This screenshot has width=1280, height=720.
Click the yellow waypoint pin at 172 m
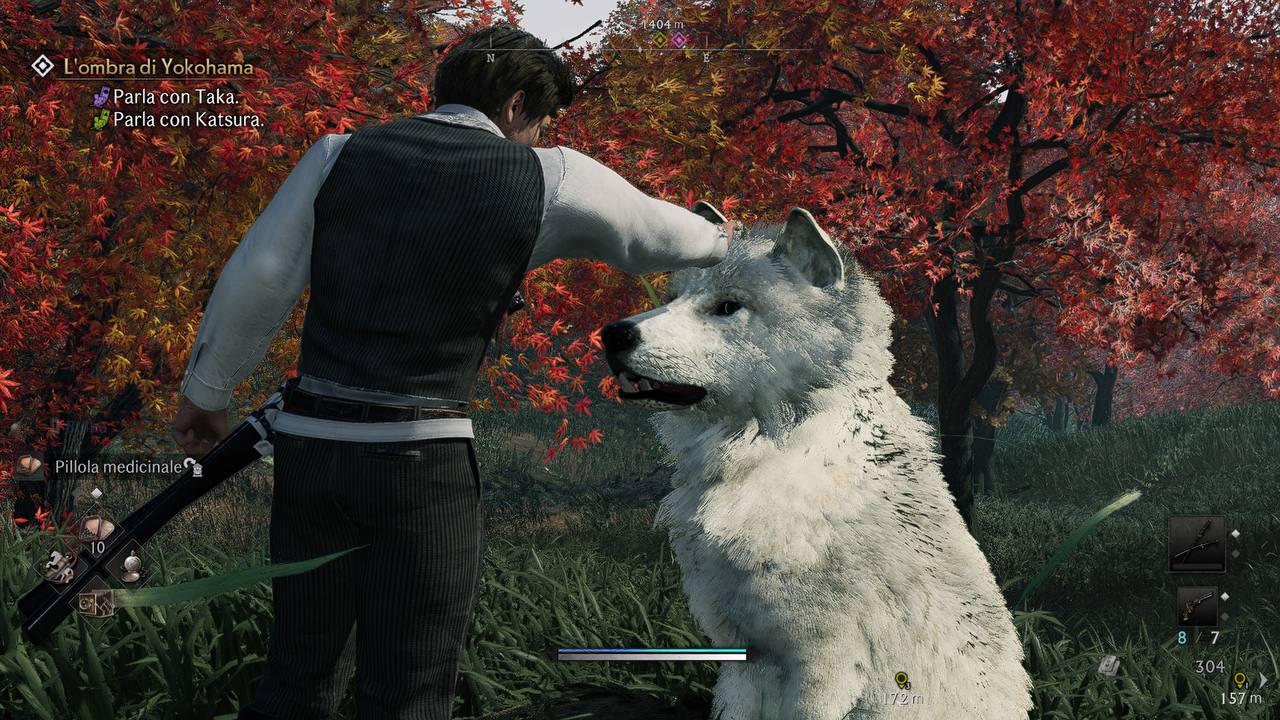(x=902, y=680)
